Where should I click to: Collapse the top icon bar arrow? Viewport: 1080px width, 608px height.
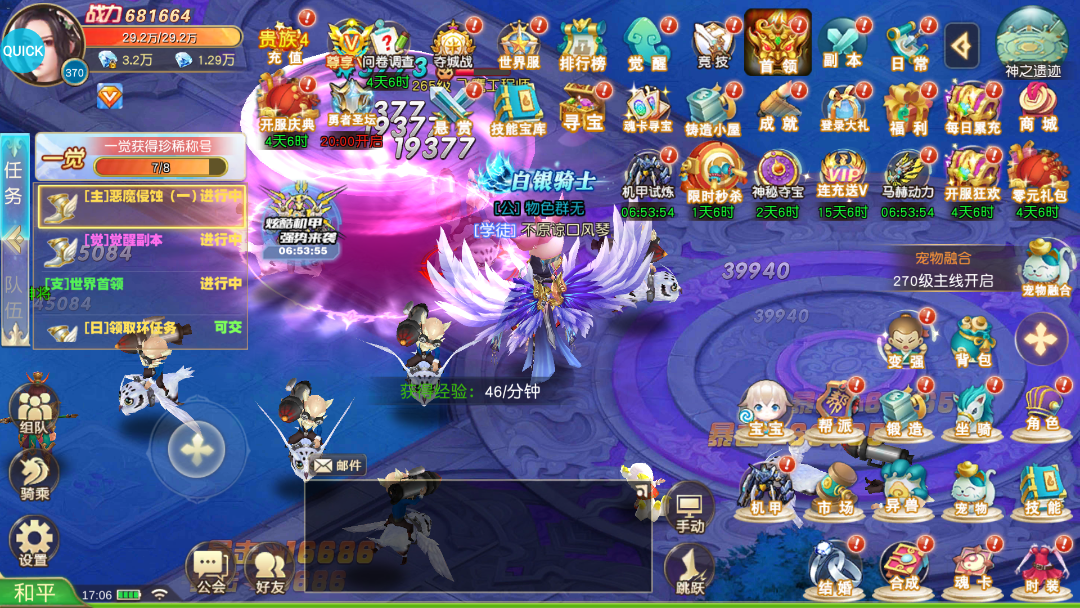(x=961, y=44)
